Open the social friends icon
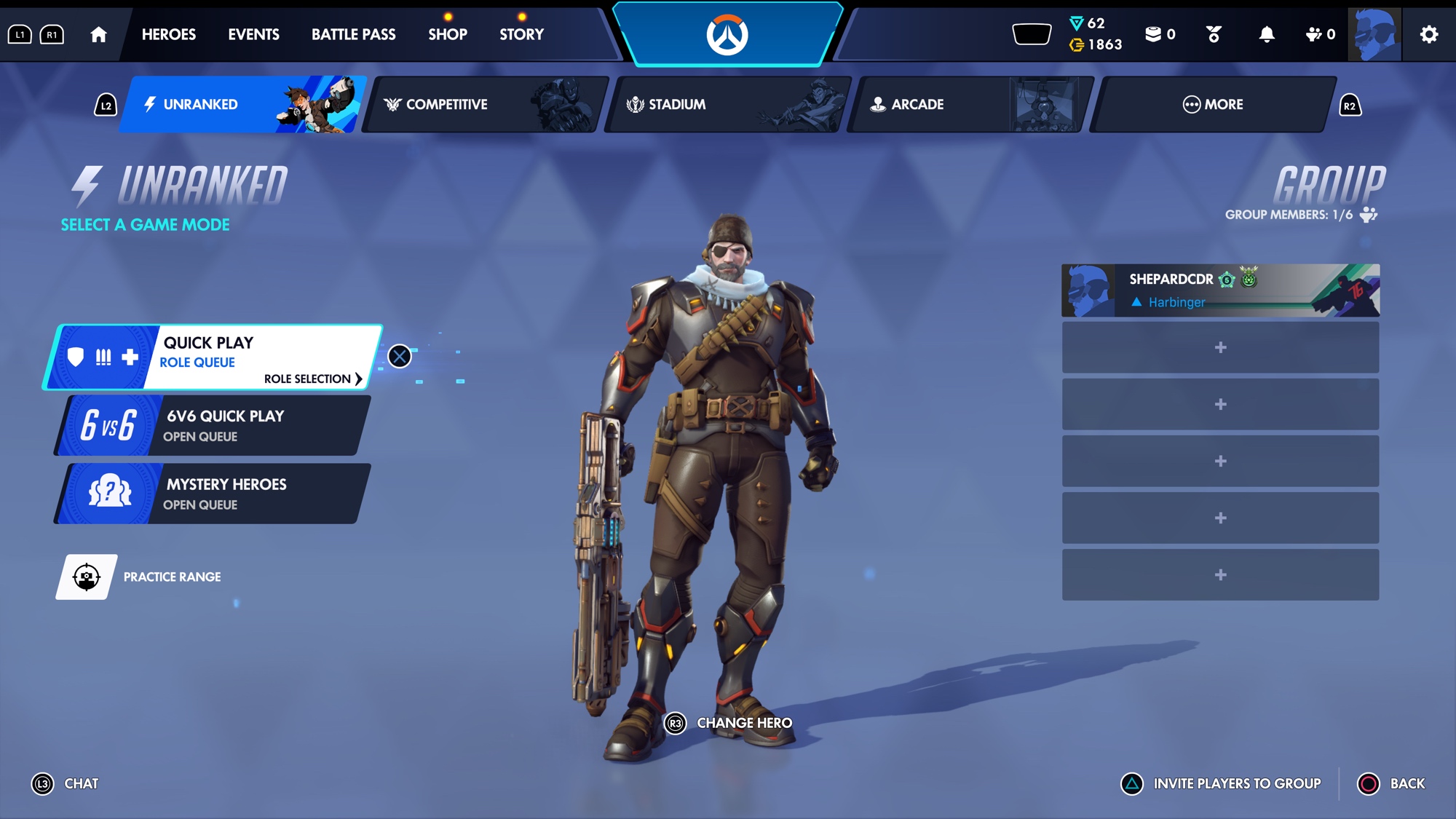1456x819 pixels. [x=1319, y=34]
